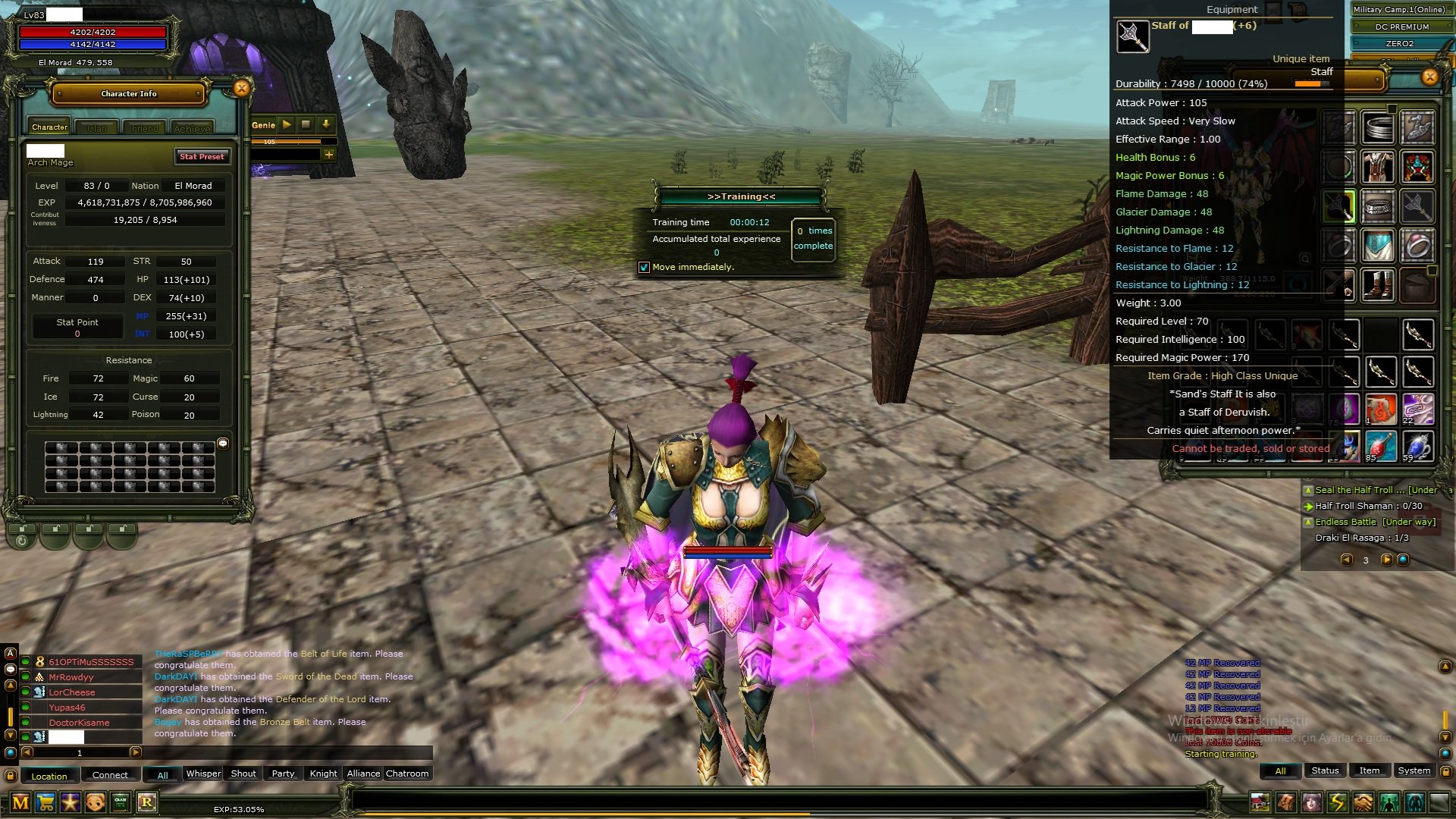
Task: Open the Chatroom tab
Action: (407, 773)
